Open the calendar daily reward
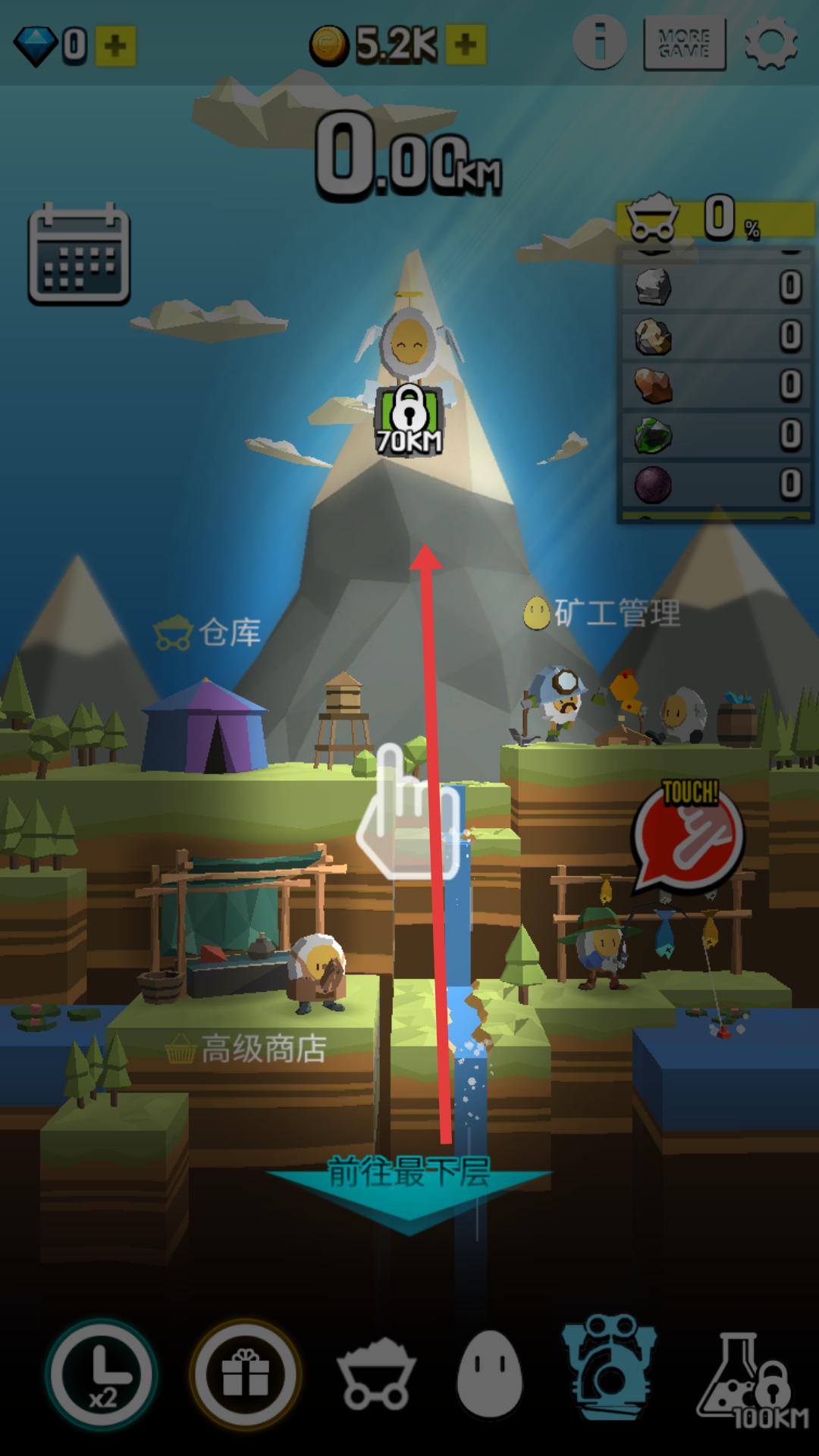 tap(79, 255)
